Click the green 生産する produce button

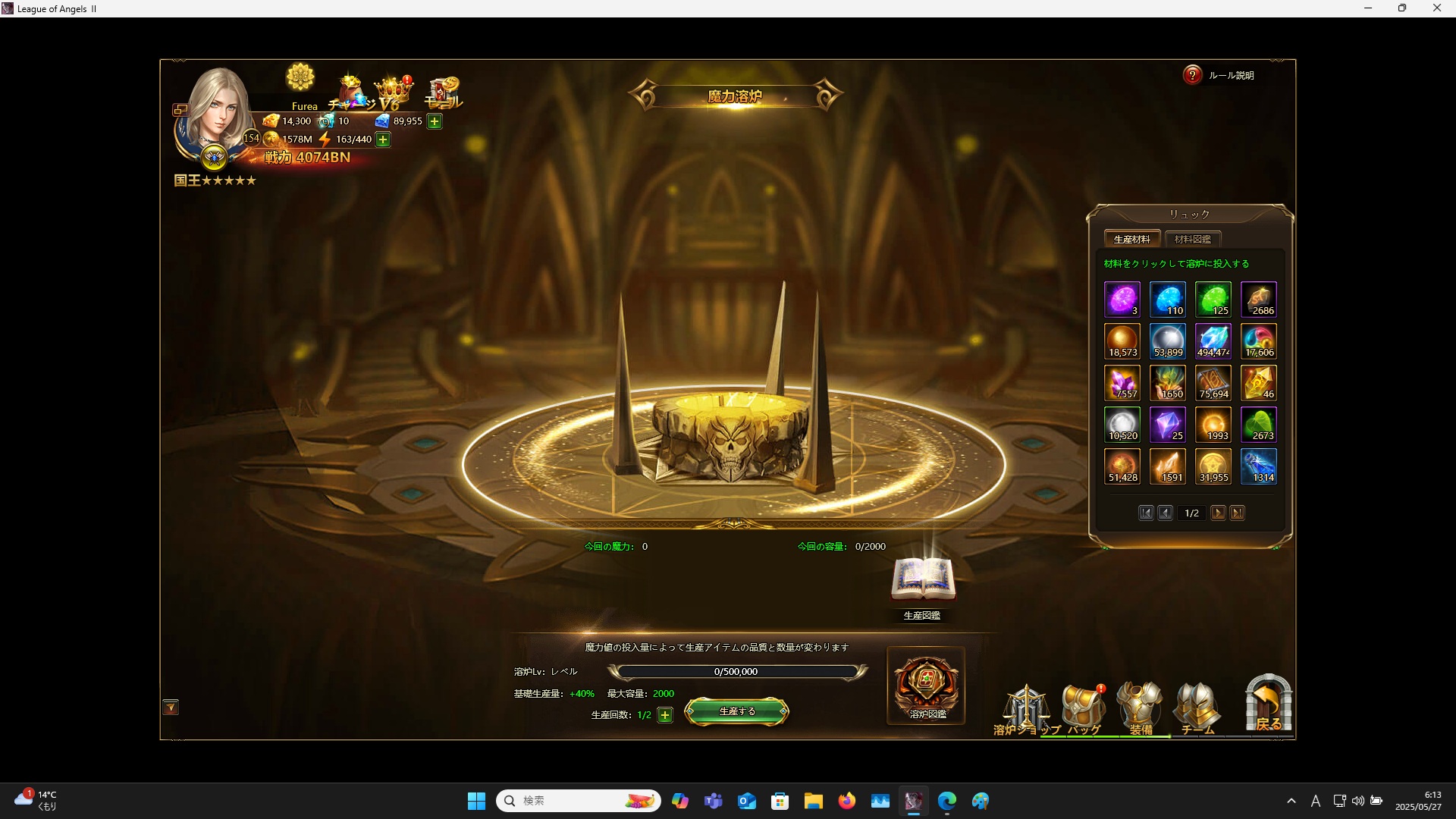(x=736, y=711)
